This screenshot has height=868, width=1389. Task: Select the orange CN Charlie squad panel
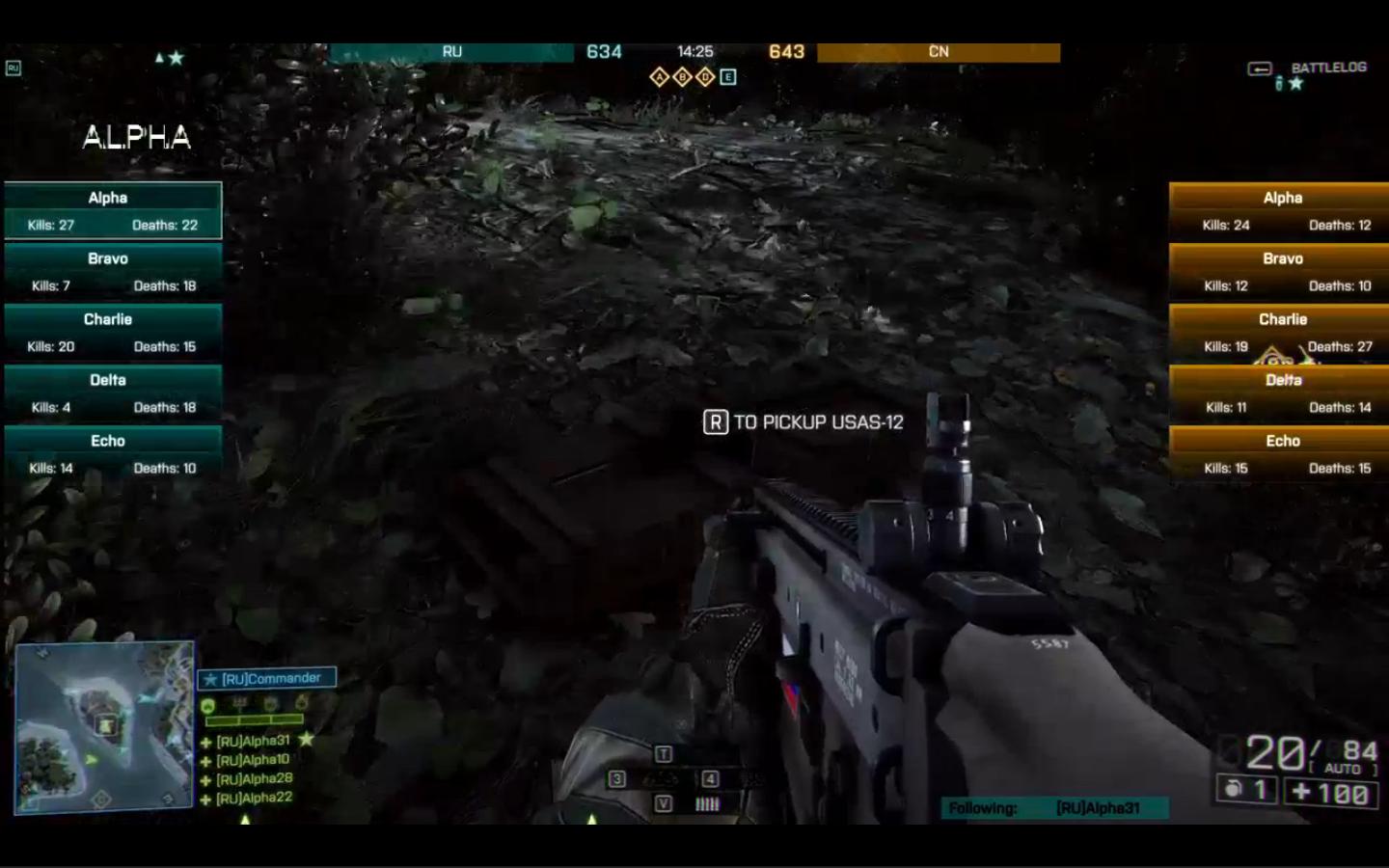pos(1279,332)
